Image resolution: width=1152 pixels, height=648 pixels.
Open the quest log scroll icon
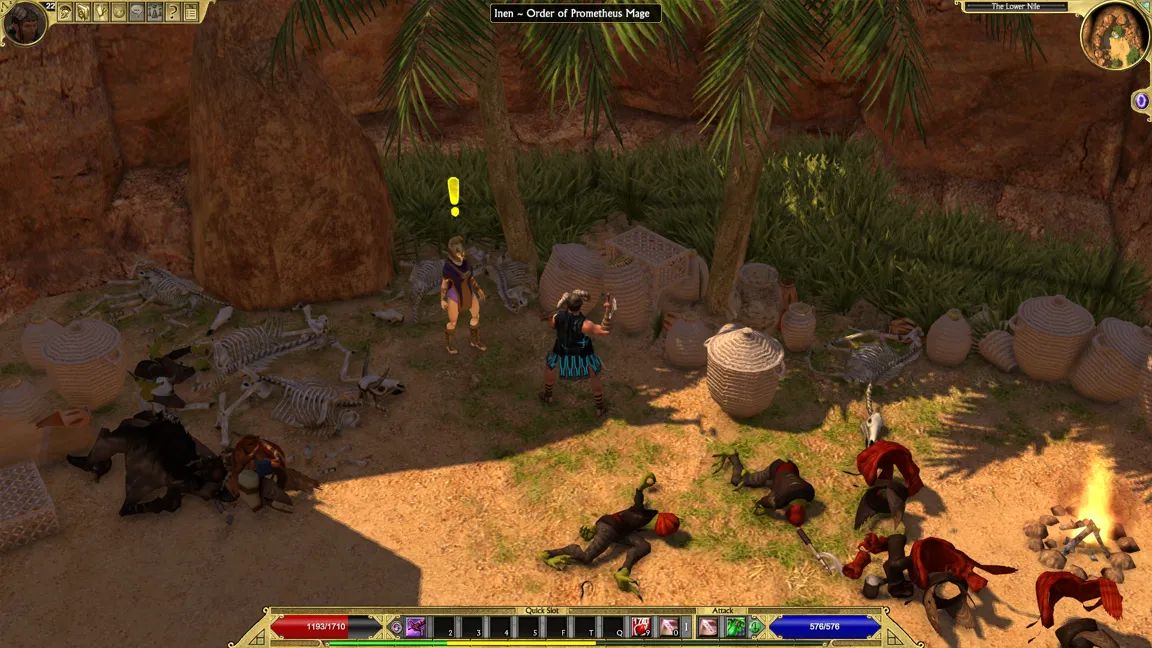[101, 12]
